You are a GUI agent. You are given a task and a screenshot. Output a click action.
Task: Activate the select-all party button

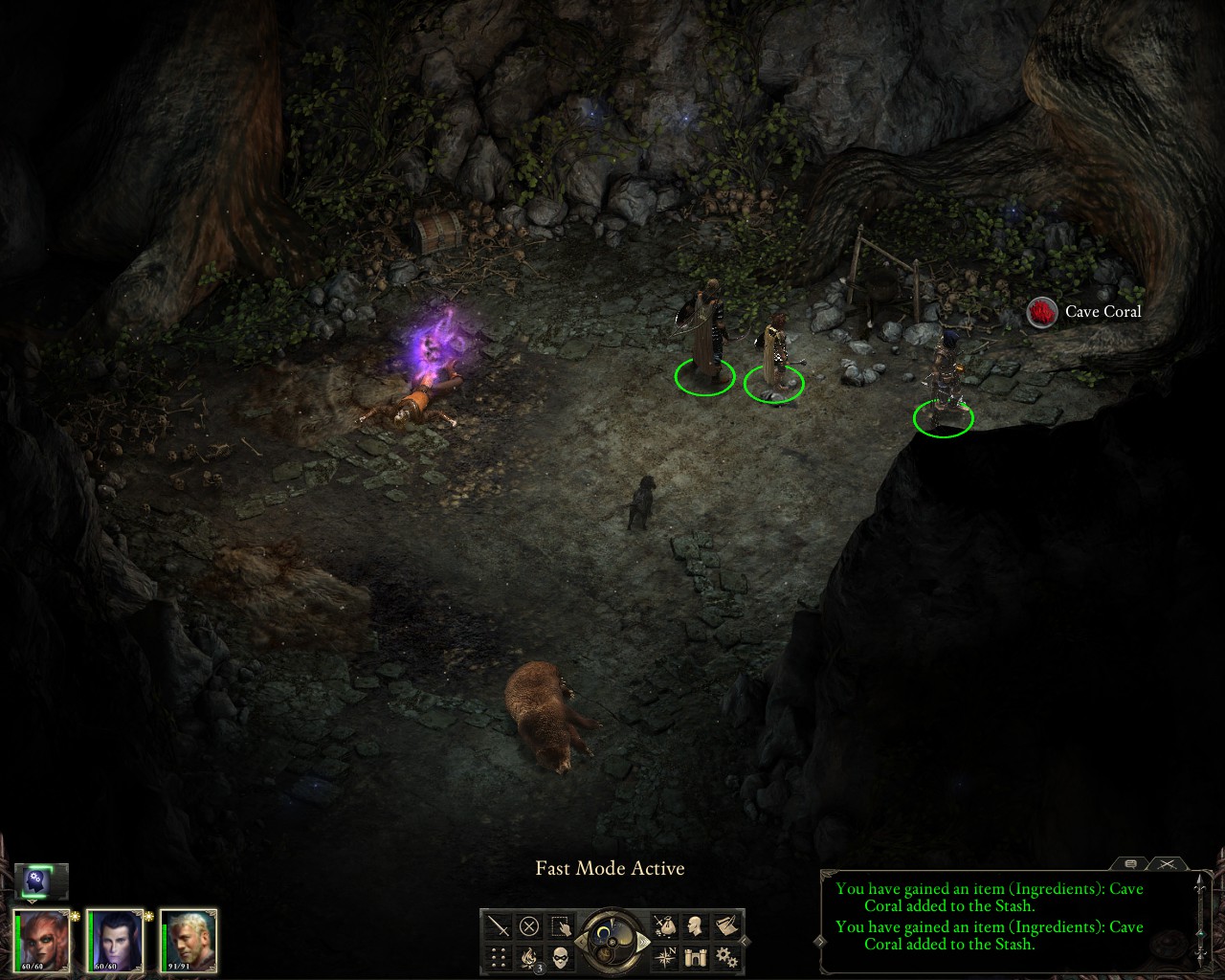tap(560, 926)
